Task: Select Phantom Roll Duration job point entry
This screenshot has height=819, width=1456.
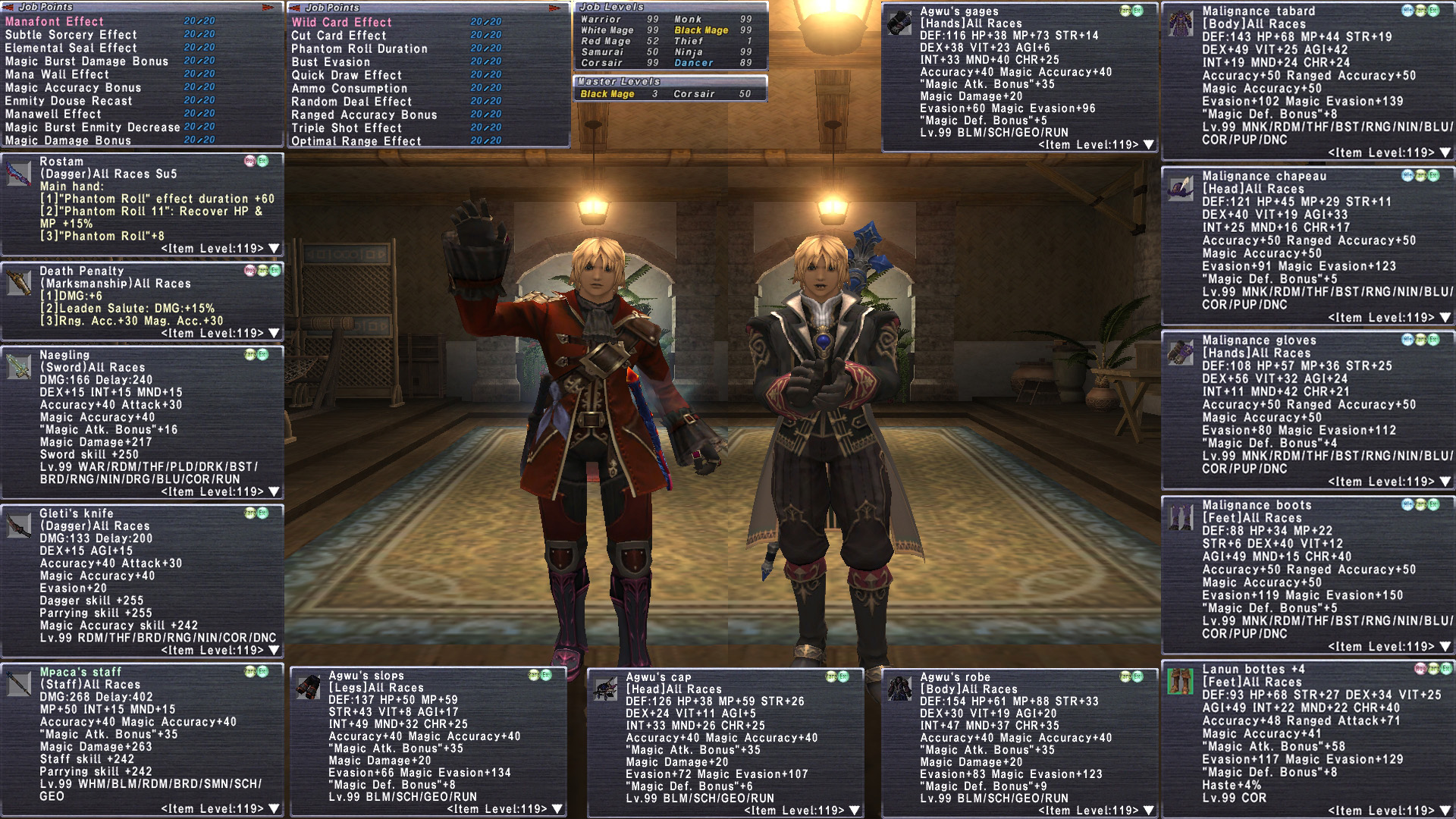Action: pos(359,49)
